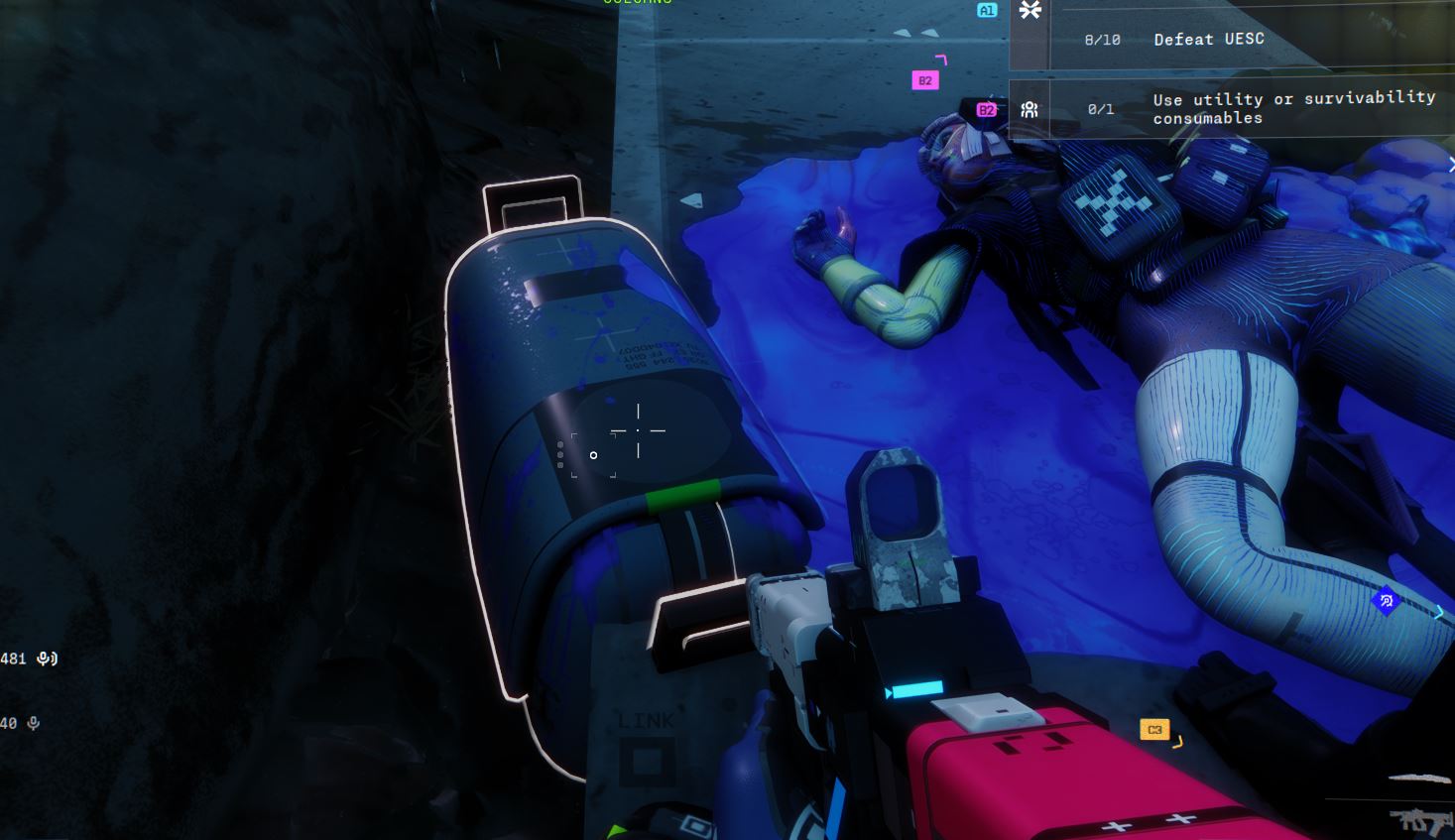This screenshot has width=1455, height=840.
Task: Click the squad icon beside the consumables objective
Action: 1030,109
